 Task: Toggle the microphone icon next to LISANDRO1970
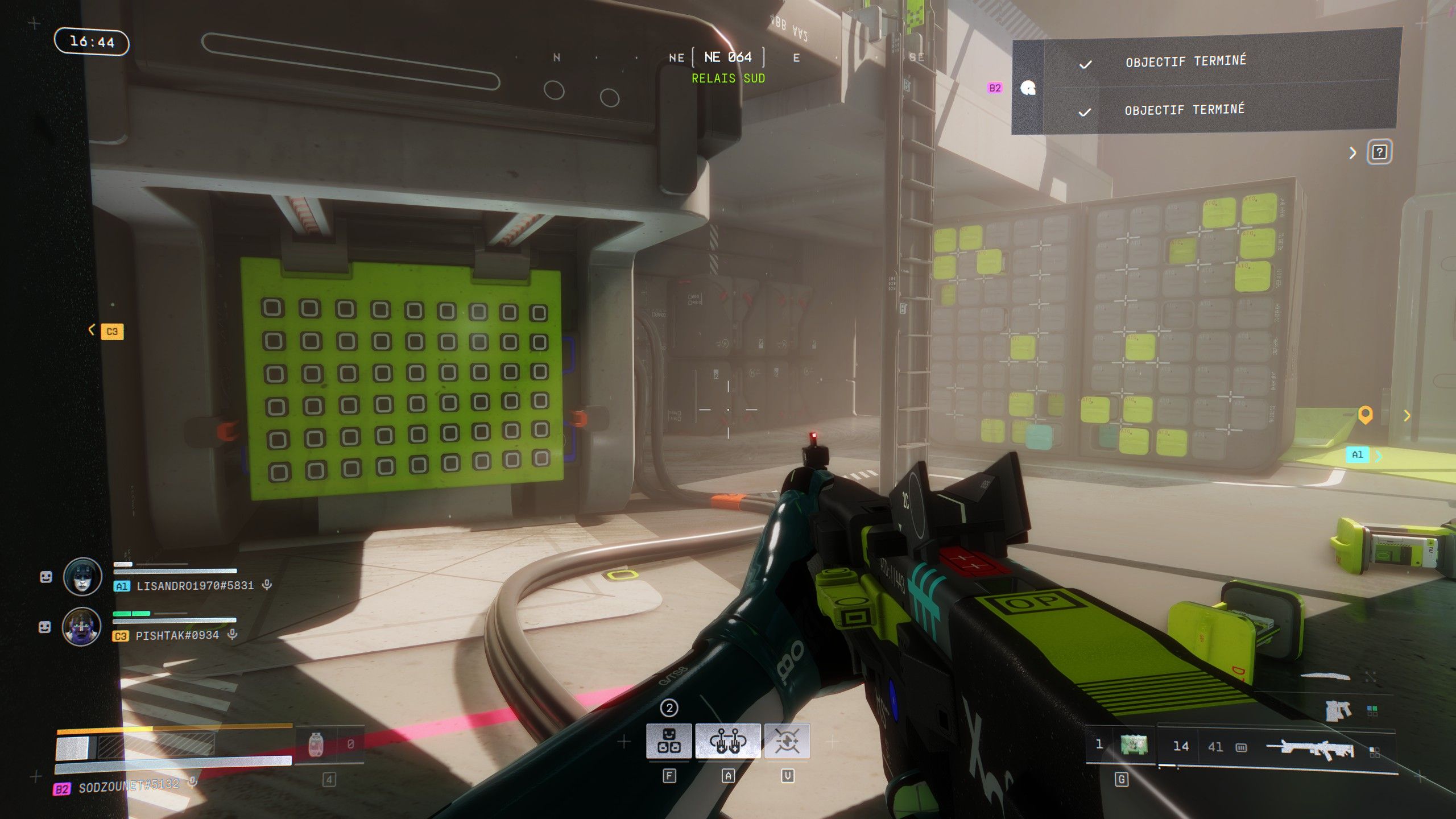tap(267, 585)
